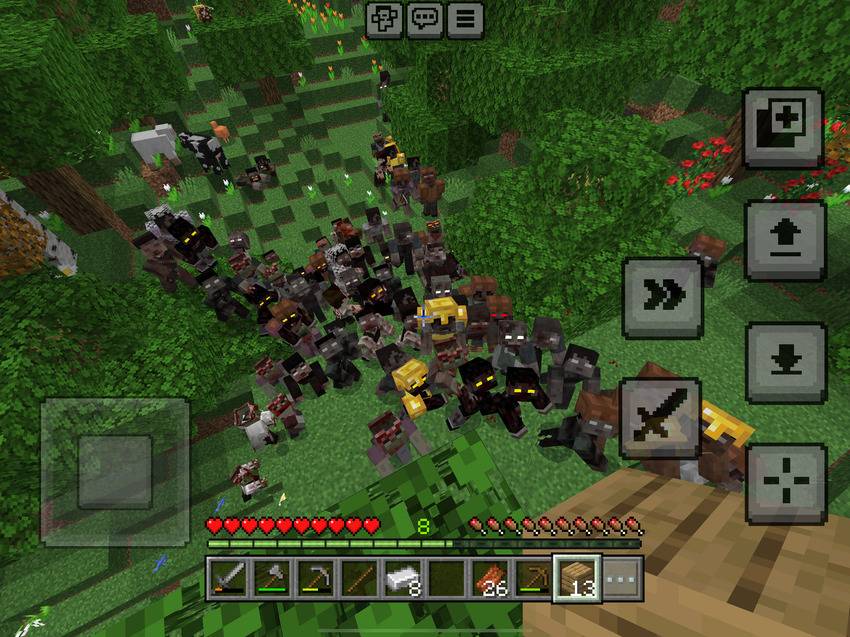Select the hotbar stack of 26
The width and height of the screenshot is (850, 637).
tap(490, 580)
